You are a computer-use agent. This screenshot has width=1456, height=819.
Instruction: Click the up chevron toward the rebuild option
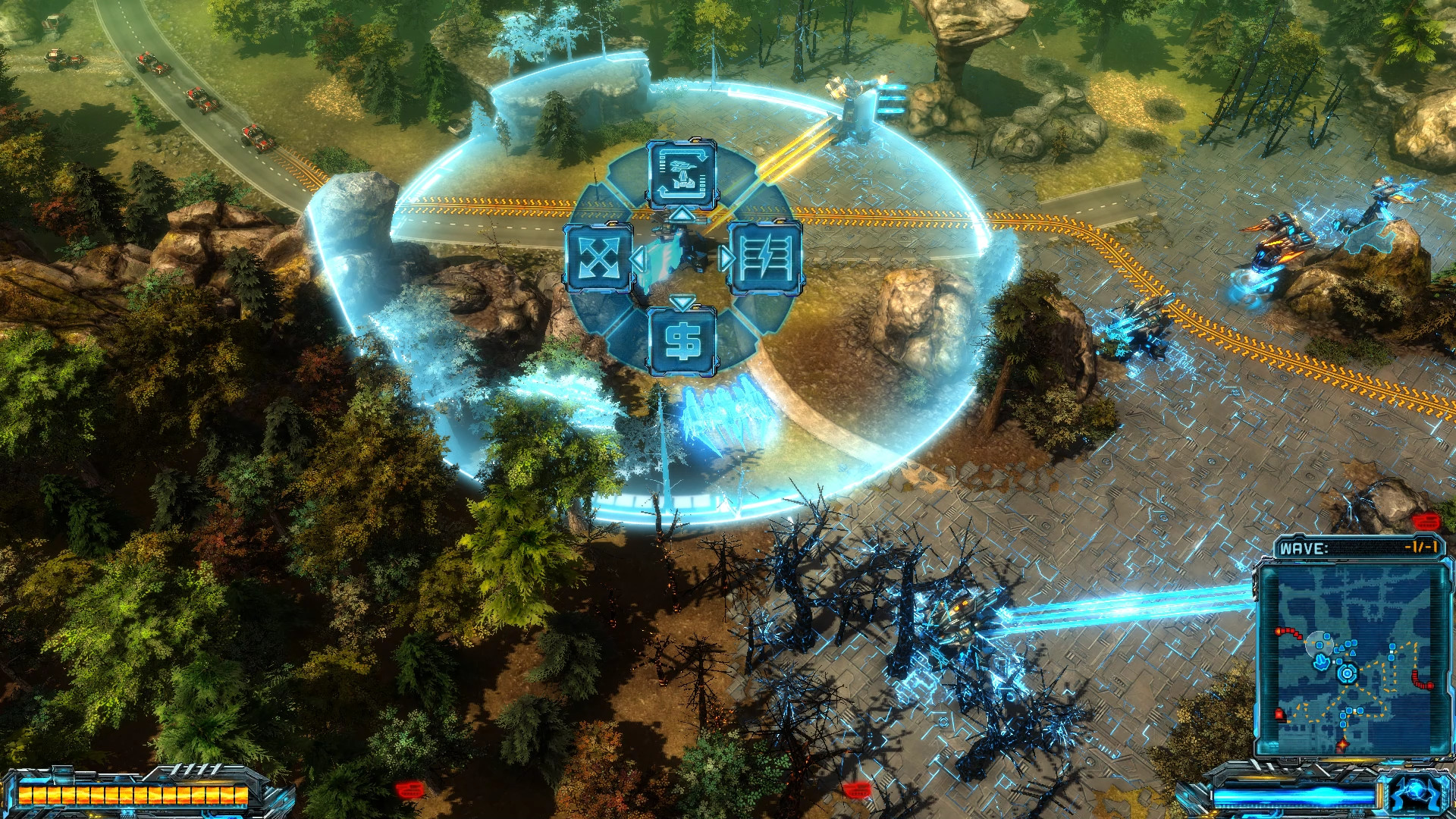(x=681, y=215)
